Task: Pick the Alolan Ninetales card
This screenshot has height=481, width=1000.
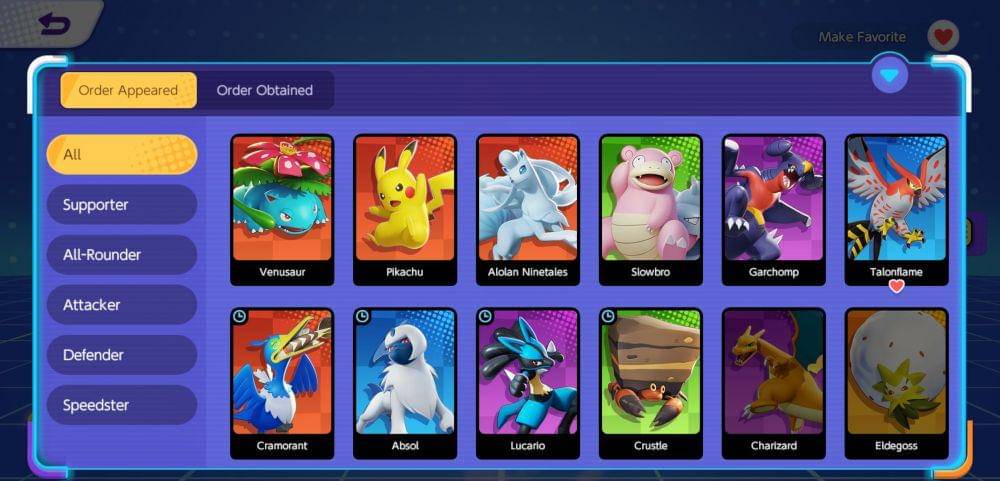Action: [x=528, y=209]
